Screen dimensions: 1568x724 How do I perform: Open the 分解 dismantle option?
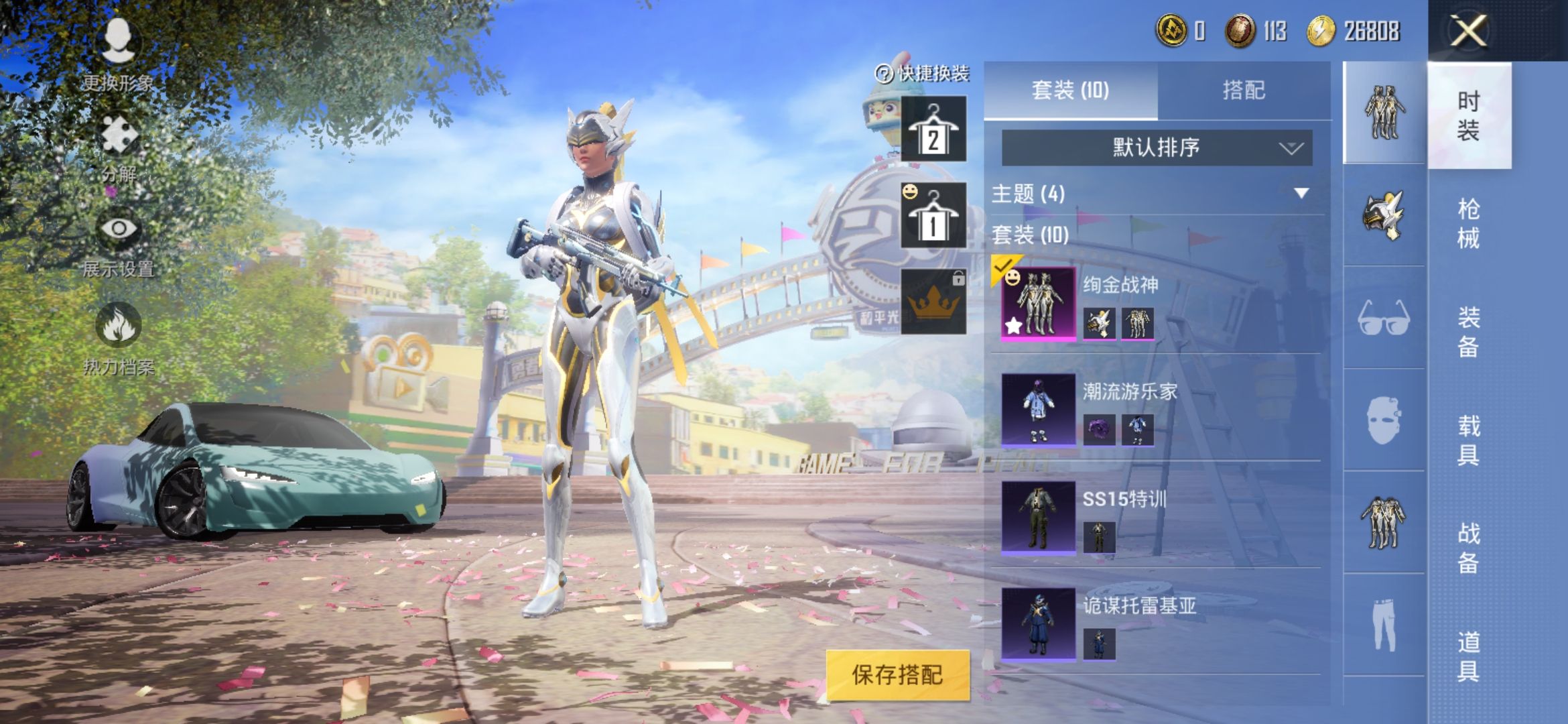pyautogui.click(x=119, y=147)
